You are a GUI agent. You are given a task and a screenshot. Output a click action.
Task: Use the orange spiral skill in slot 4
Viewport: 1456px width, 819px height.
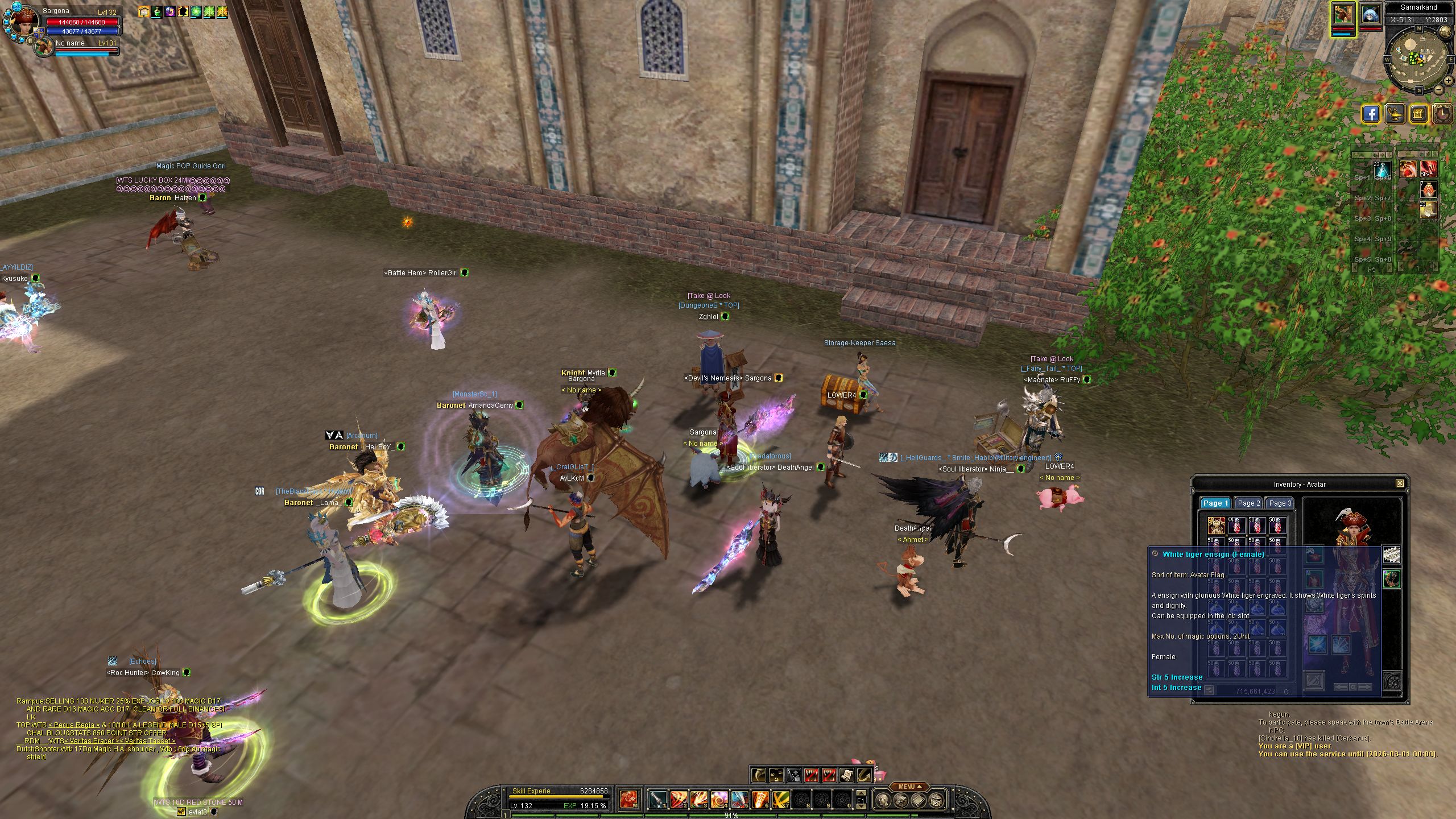pos(719,800)
